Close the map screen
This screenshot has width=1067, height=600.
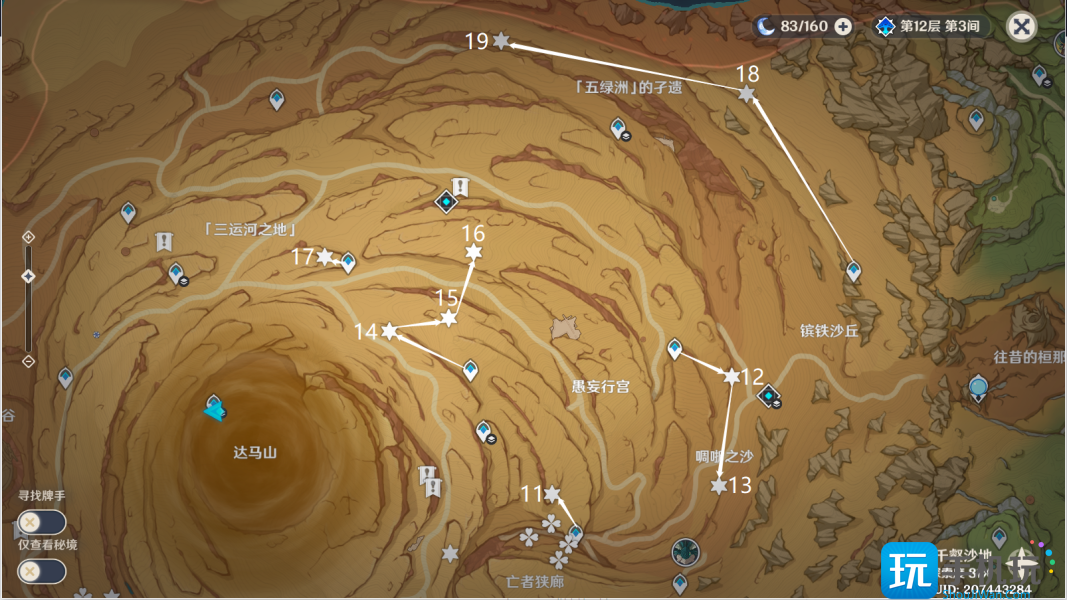[x=1021, y=26]
